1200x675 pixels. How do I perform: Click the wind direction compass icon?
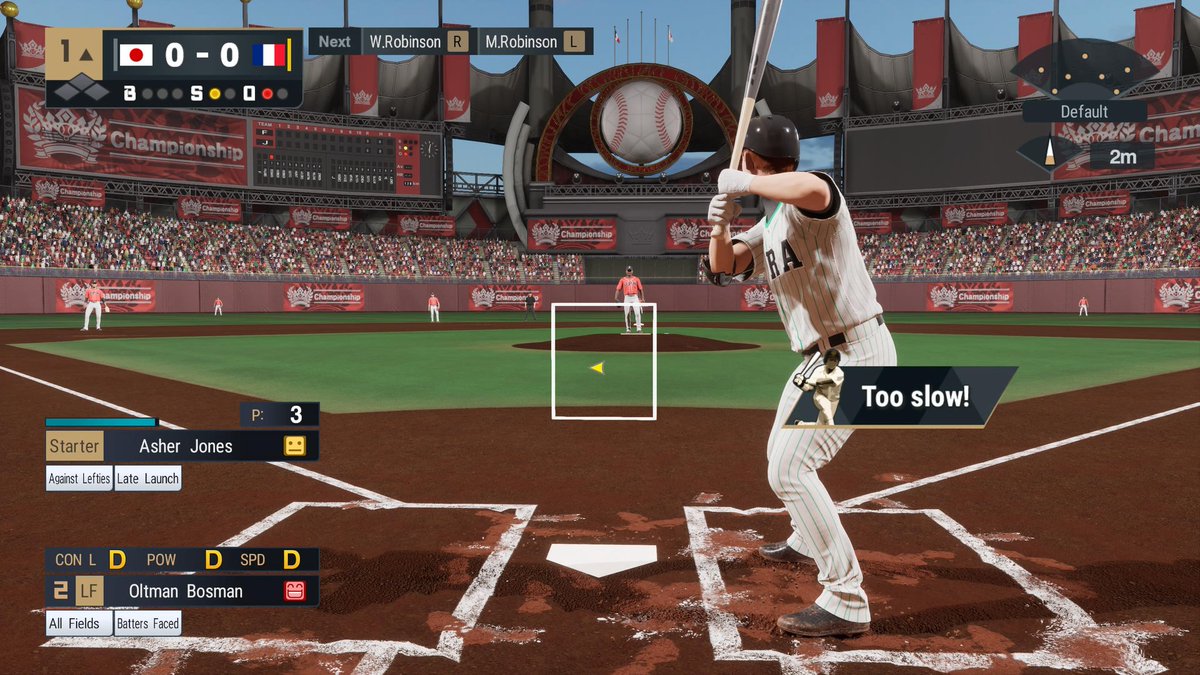tap(1049, 154)
